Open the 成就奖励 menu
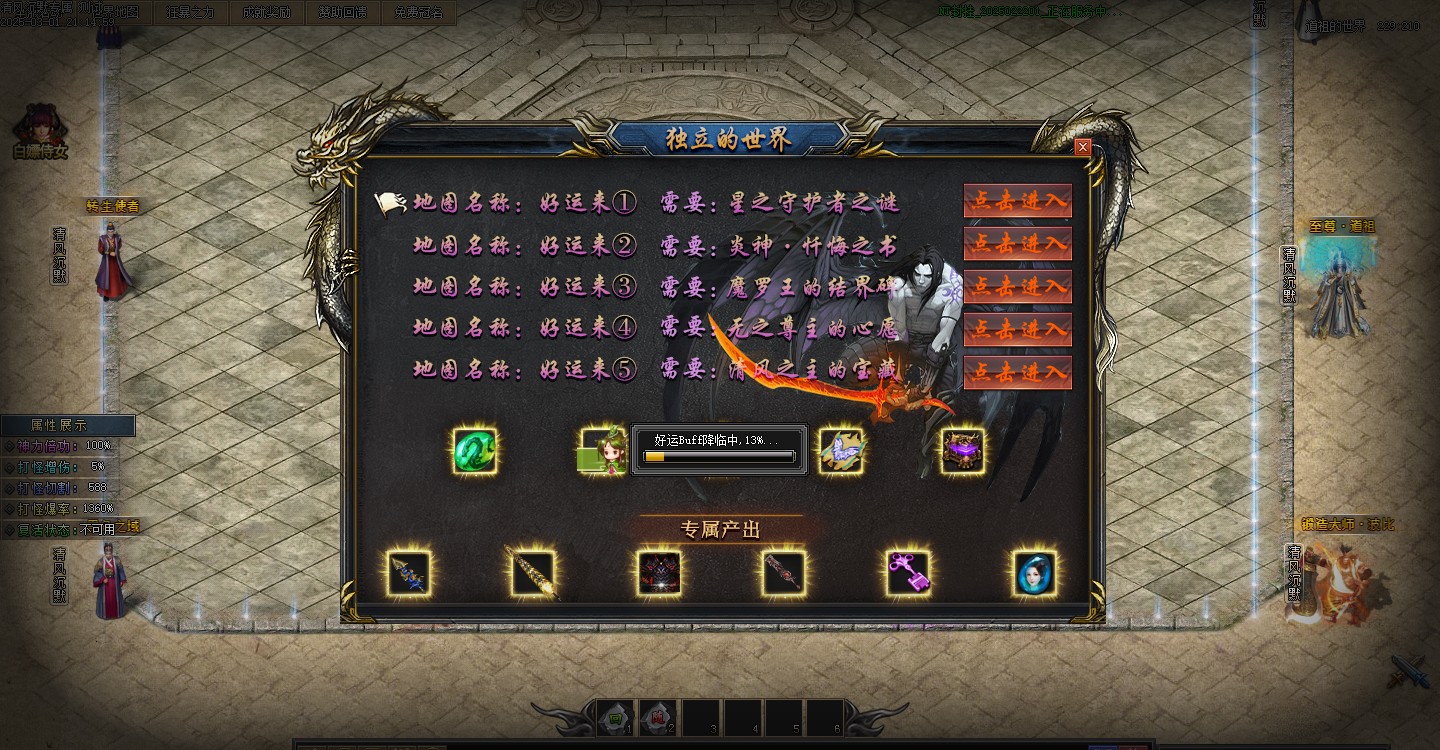Screen dimensions: 1440x750 pyautogui.click(x=266, y=13)
